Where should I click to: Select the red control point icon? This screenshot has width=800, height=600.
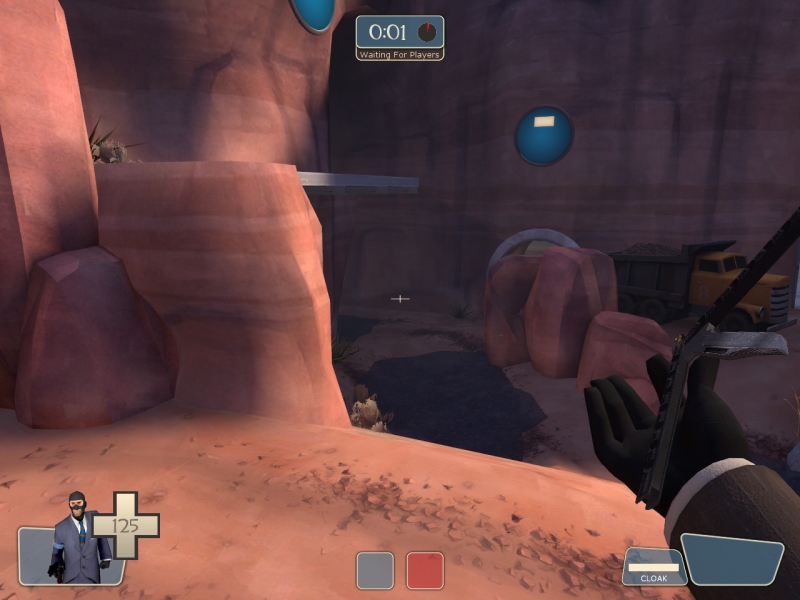(425, 570)
